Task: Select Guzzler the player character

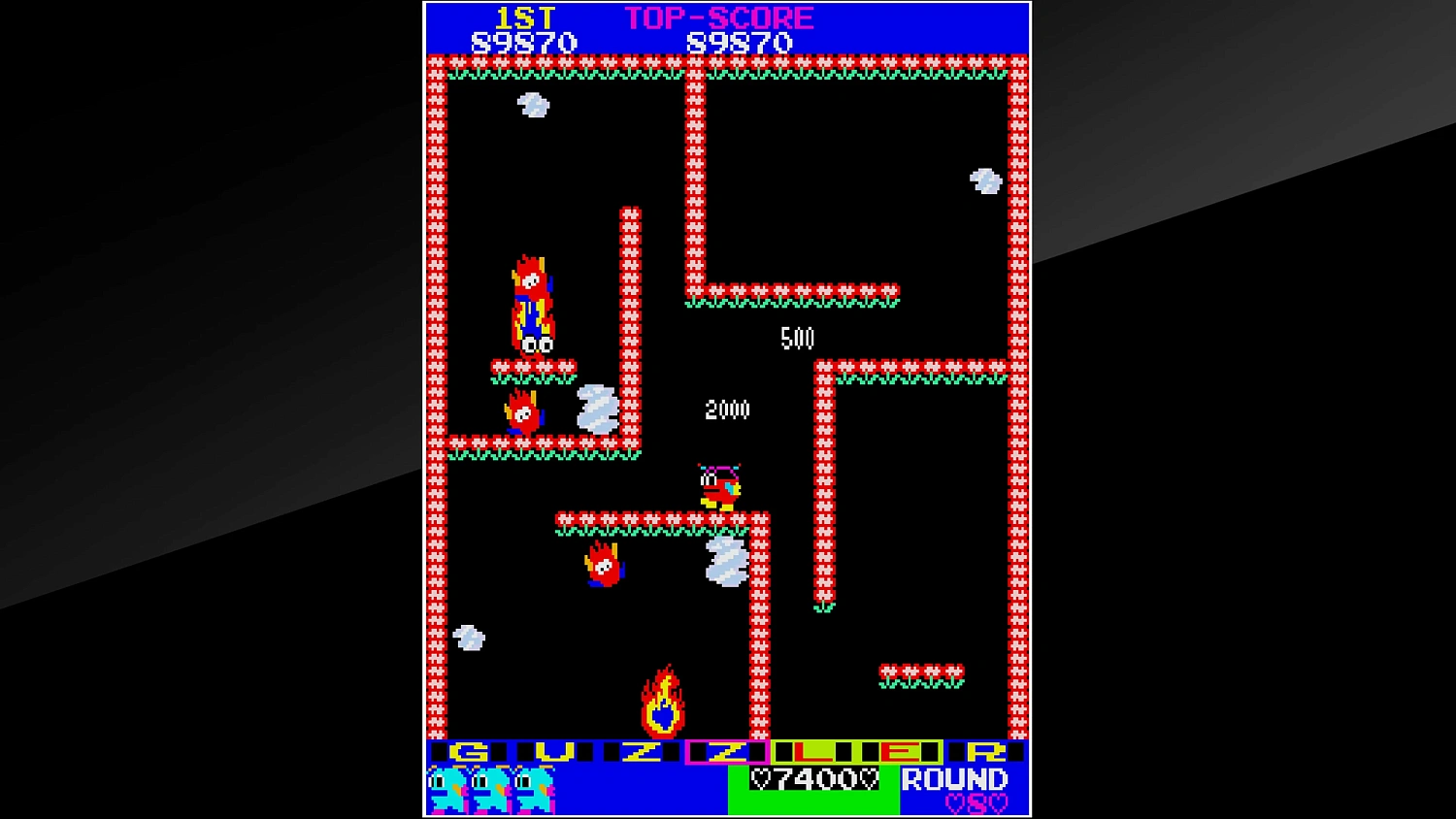Action: (x=718, y=485)
